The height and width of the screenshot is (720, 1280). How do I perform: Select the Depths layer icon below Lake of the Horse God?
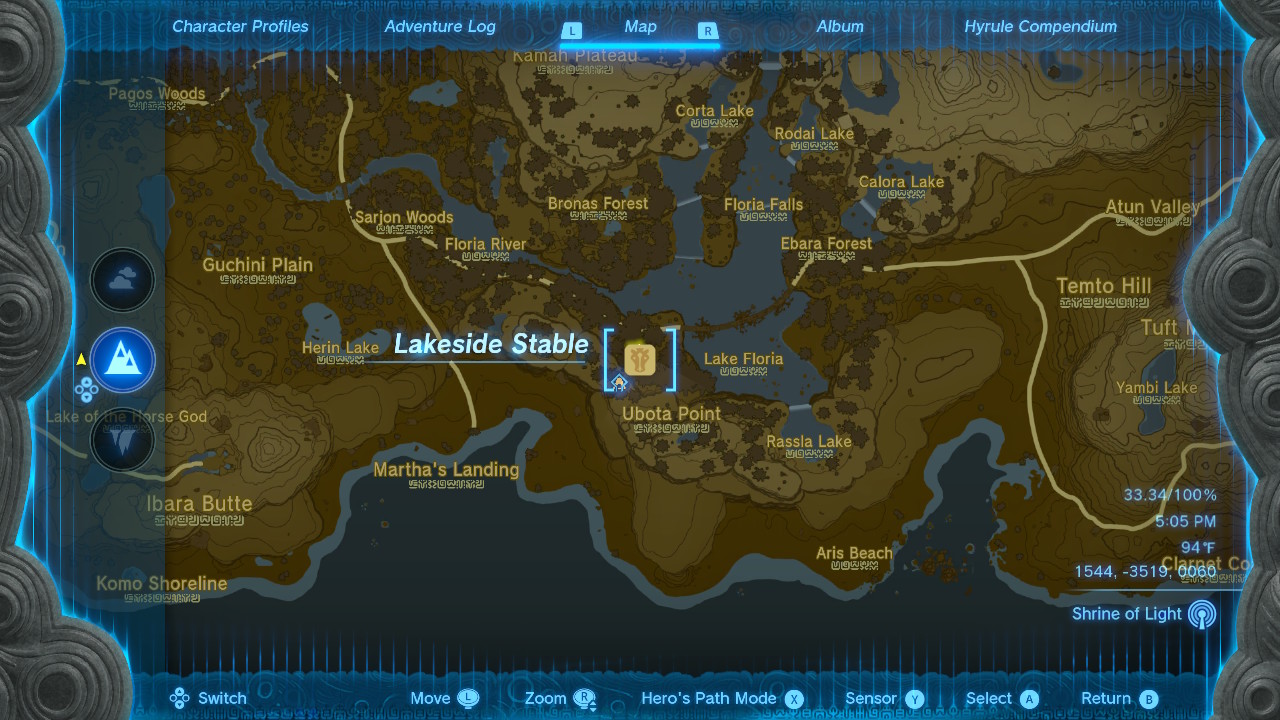tap(122, 438)
